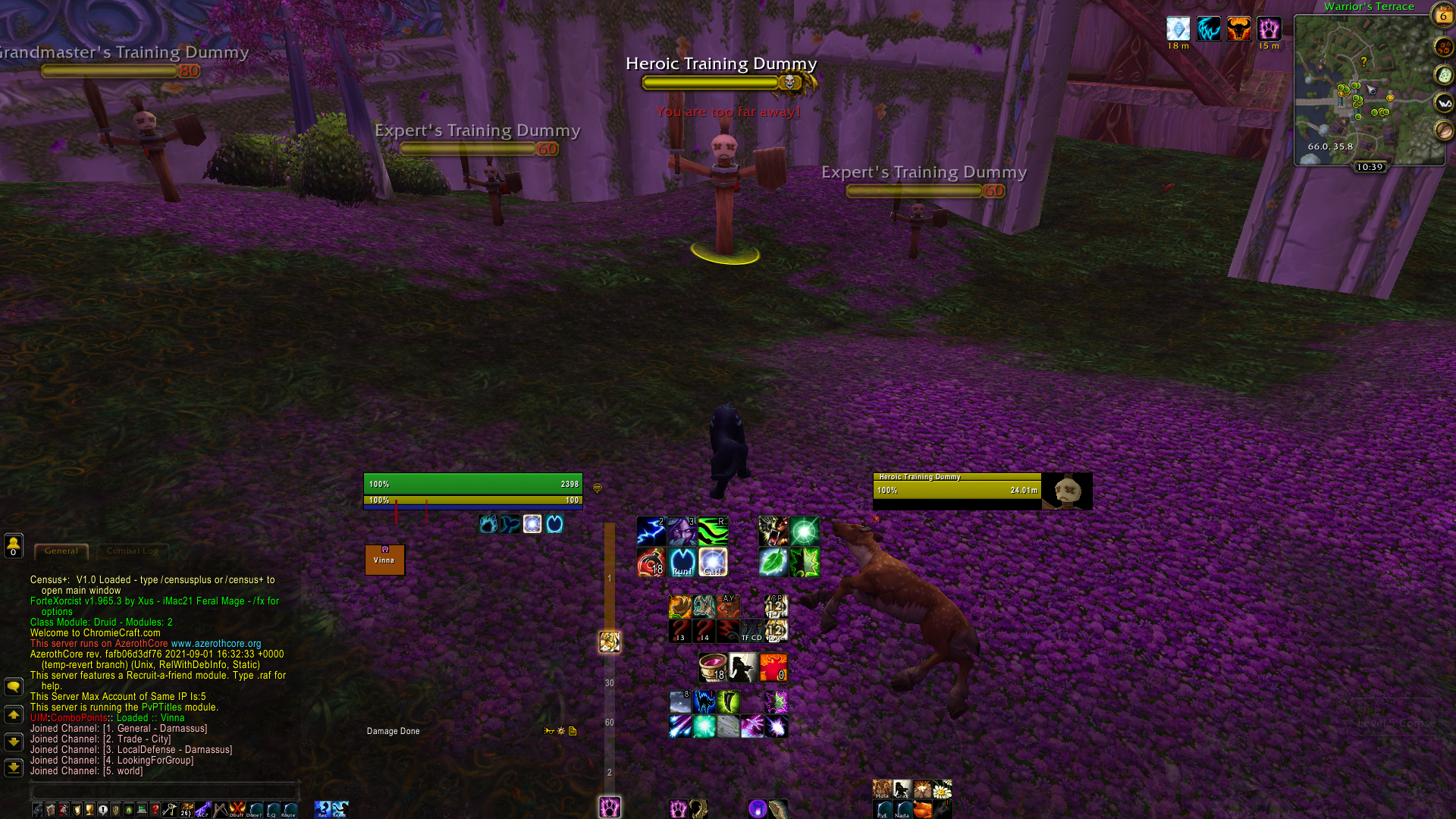Activate the blue lightning ability

point(651,531)
